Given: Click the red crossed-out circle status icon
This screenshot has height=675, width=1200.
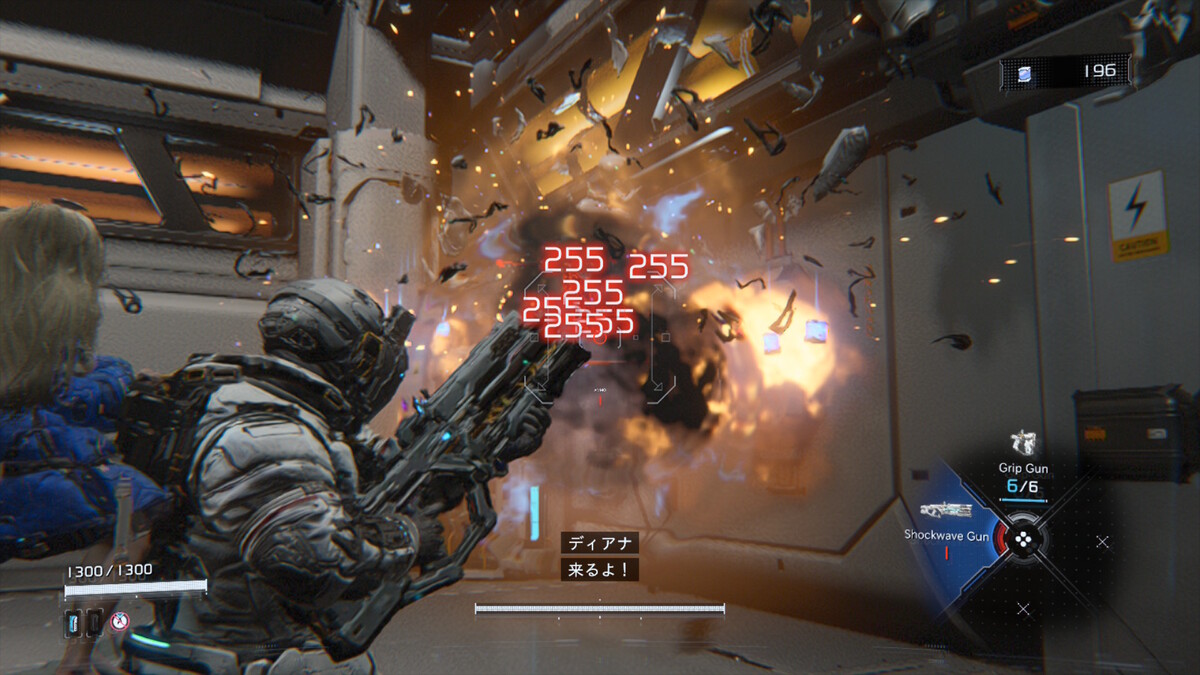Looking at the screenshot, I should [120, 621].
